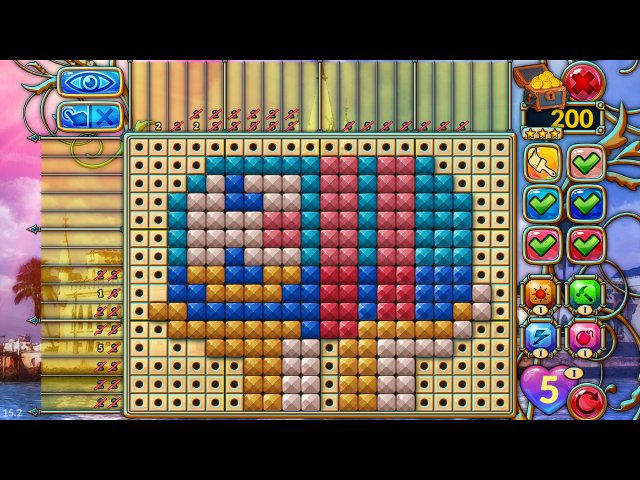Click the red circular arrow restart button

coord(586,401)
